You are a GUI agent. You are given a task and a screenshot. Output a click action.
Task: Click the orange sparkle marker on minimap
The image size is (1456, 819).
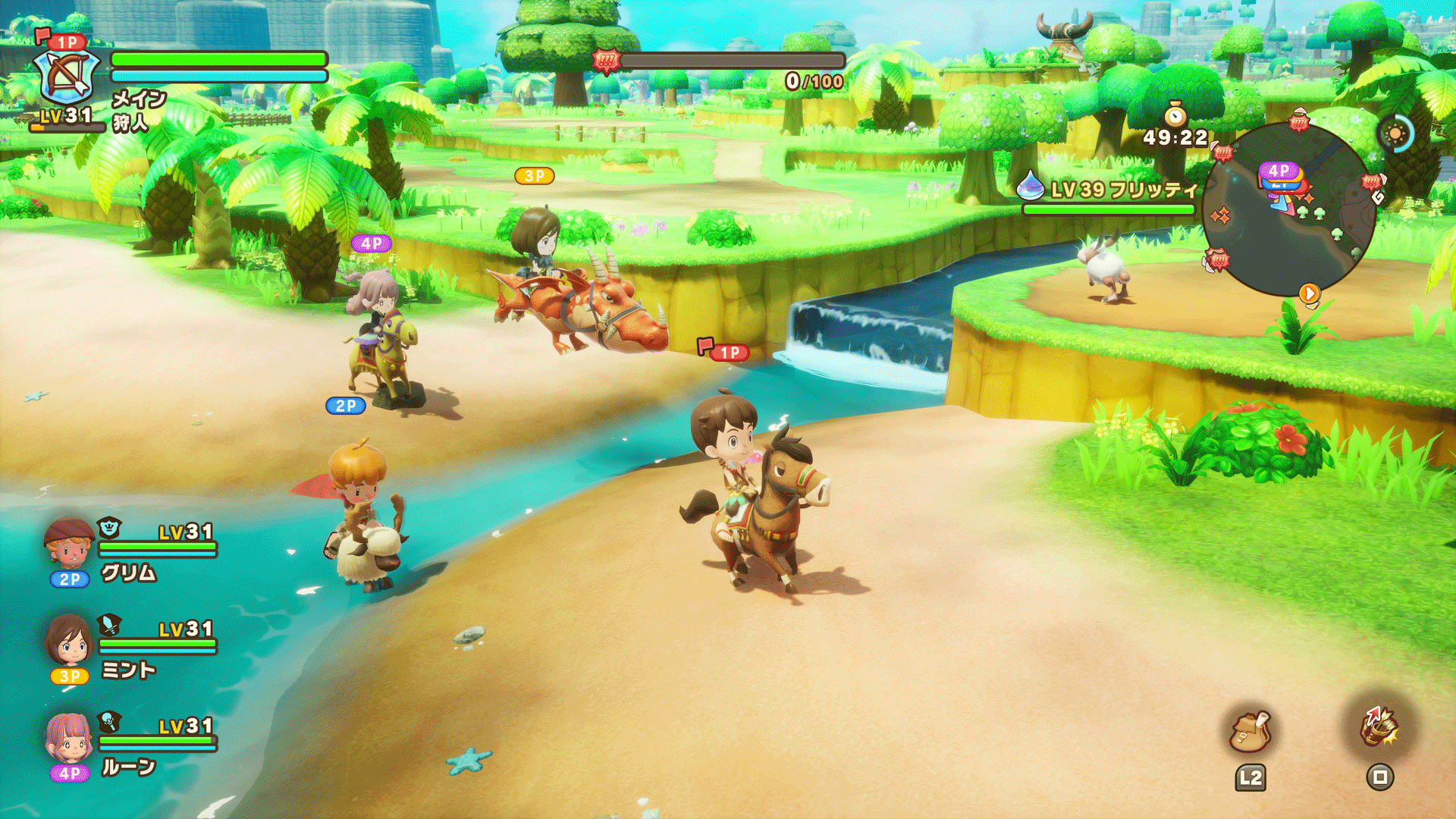click(1221, 216)
